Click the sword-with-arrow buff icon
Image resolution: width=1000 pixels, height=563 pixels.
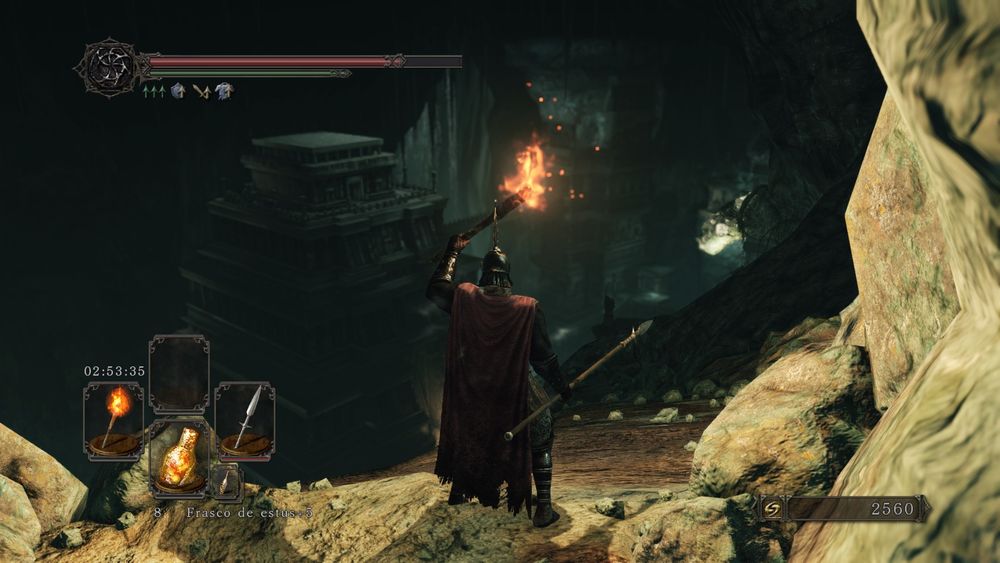[202, 91]
